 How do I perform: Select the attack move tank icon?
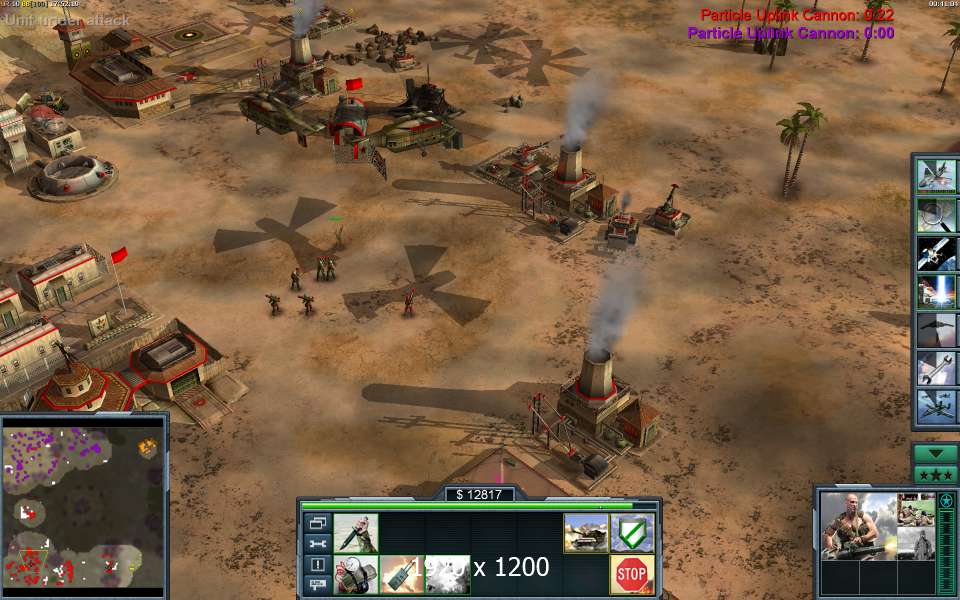[x=585, y=533]
